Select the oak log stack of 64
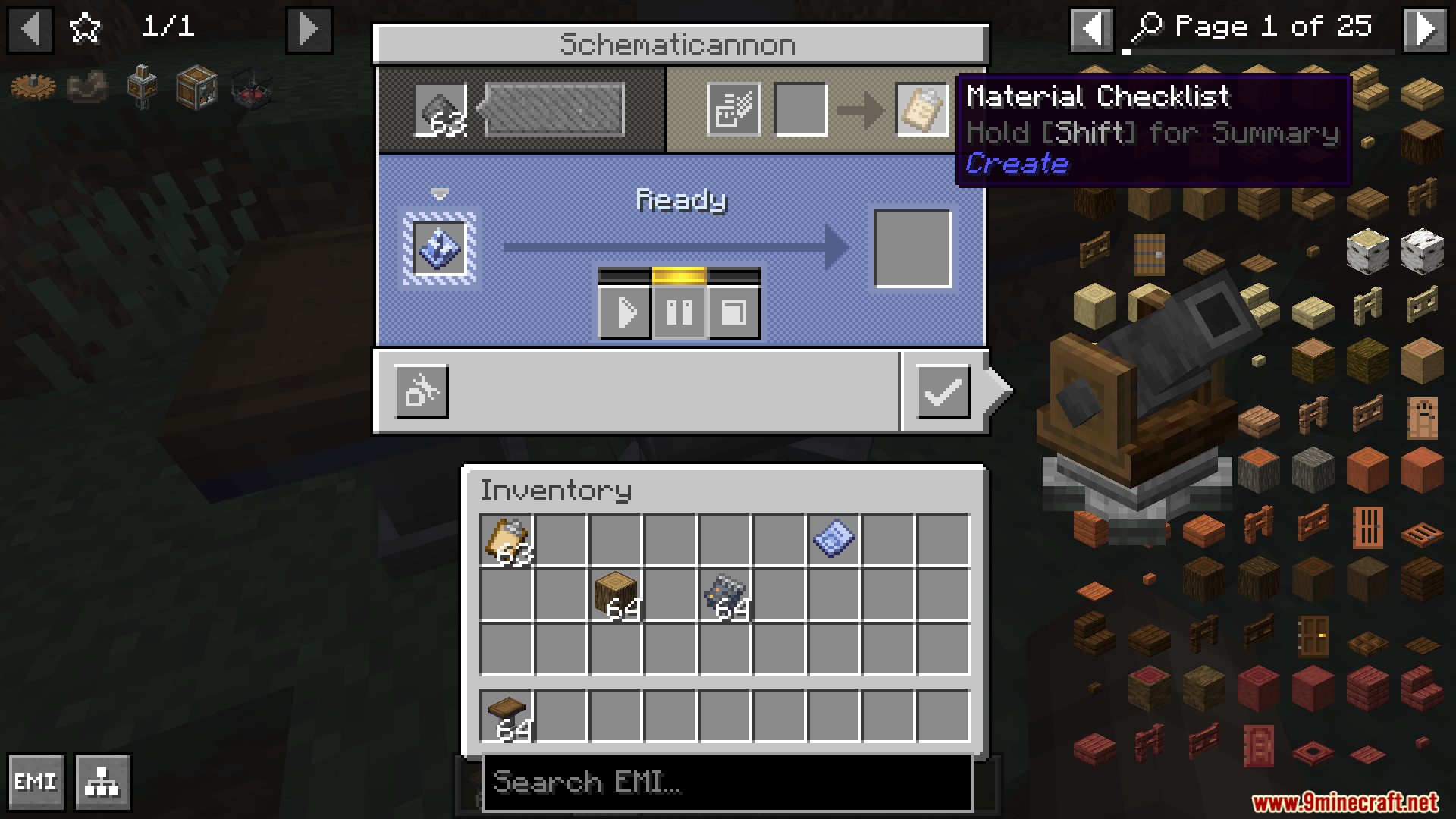1456x819 pixels. tap(616, 595)
